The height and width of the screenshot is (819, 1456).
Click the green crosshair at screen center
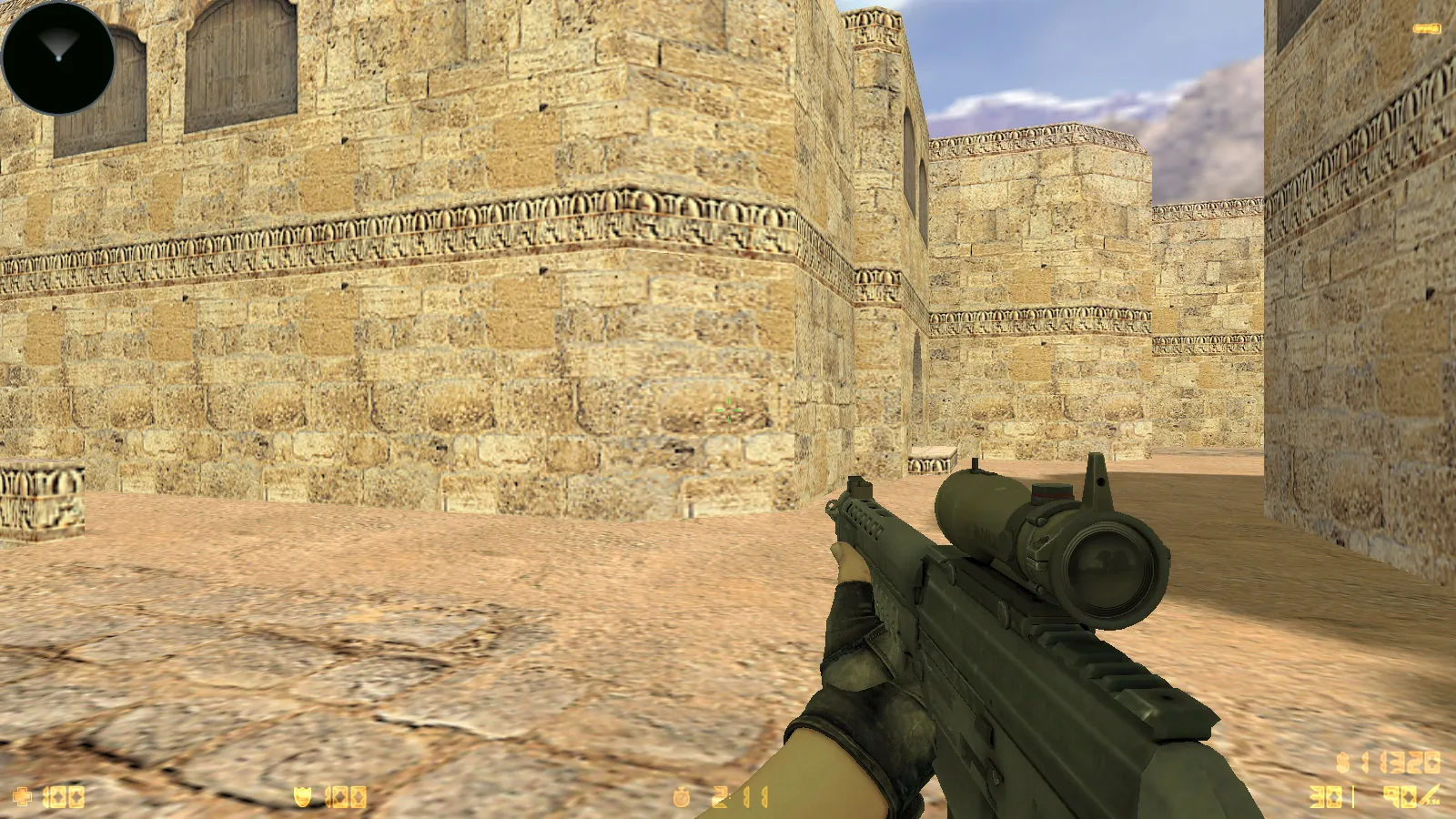[x=728, y=409]
